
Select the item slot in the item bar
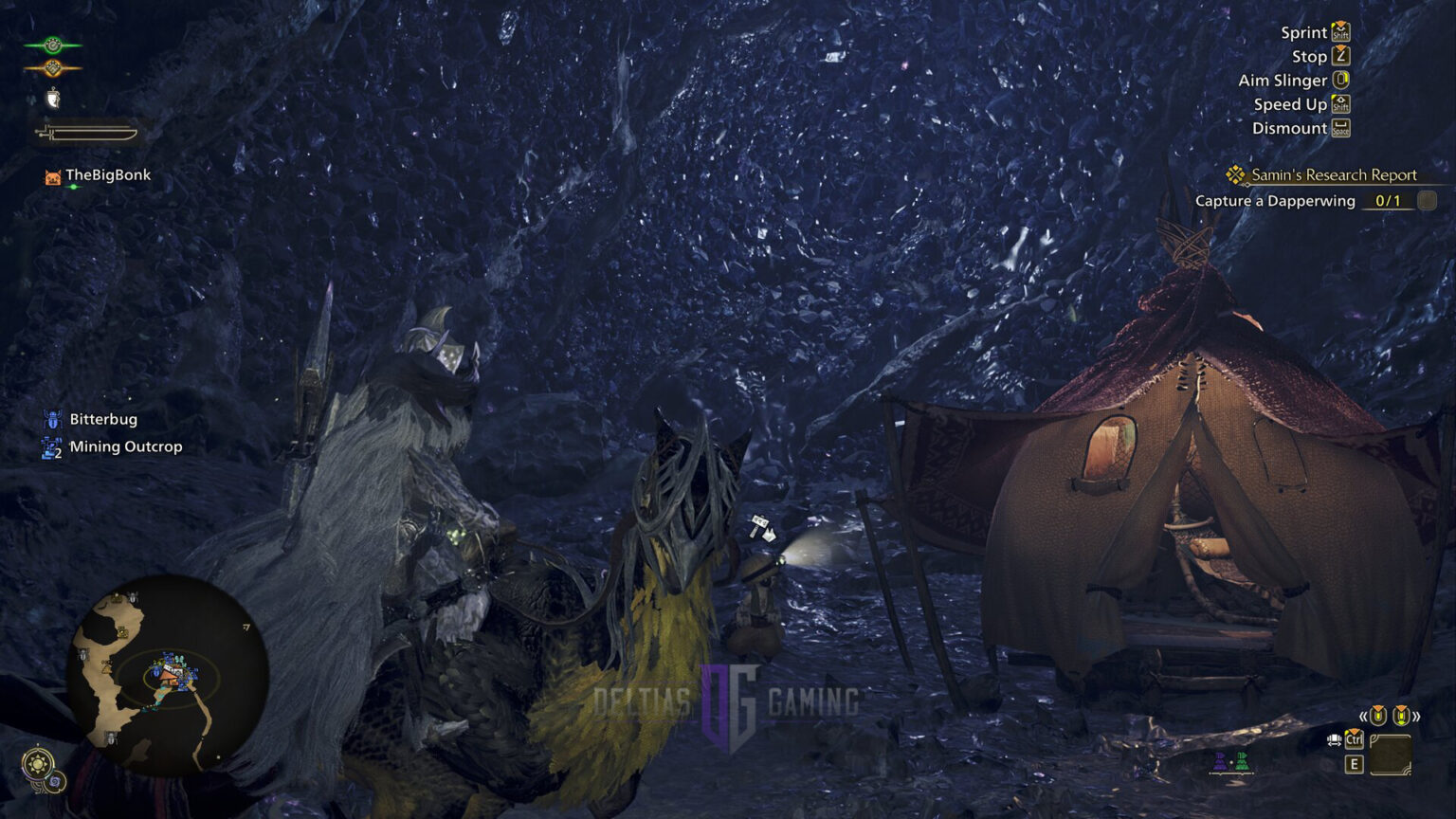coord(1391,755)
